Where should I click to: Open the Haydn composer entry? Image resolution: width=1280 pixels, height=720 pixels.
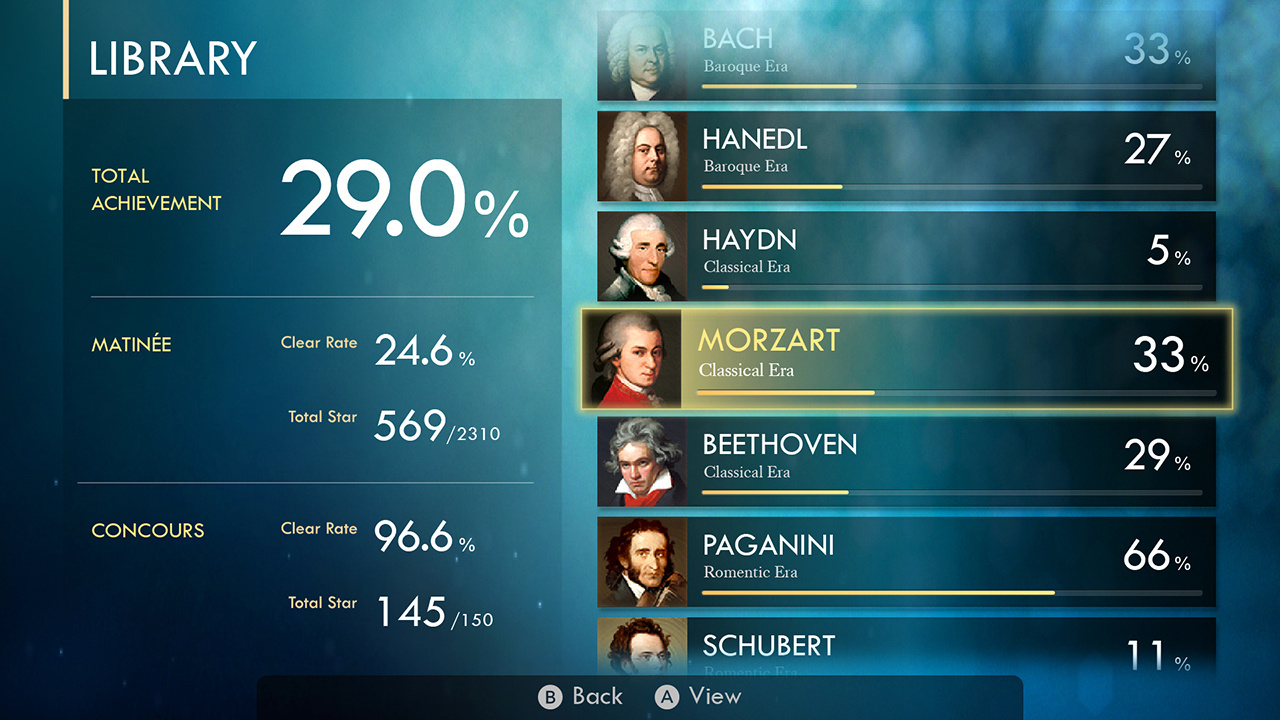[x=900, y=255]
